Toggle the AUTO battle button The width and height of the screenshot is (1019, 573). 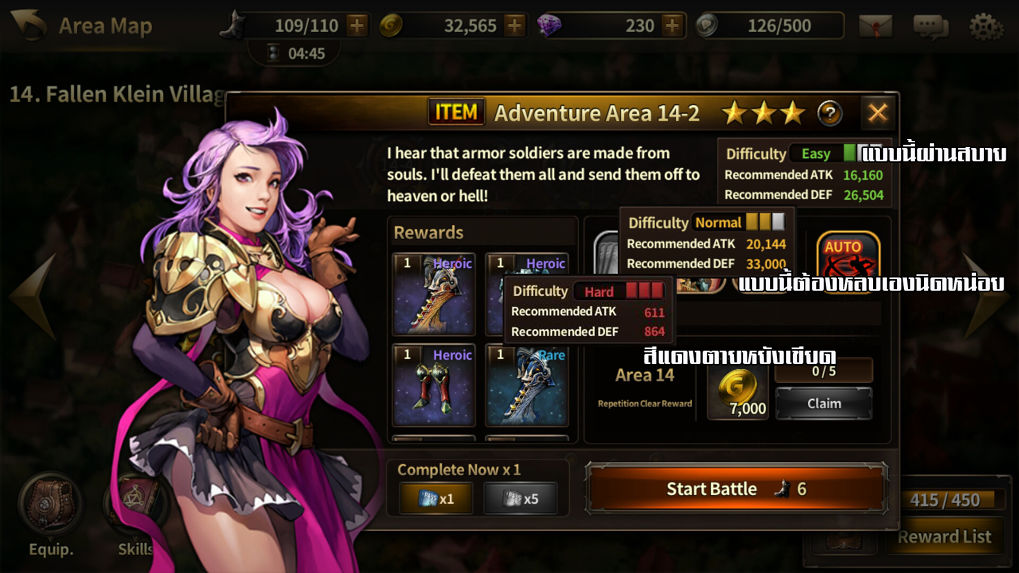(x=847, y=260)
